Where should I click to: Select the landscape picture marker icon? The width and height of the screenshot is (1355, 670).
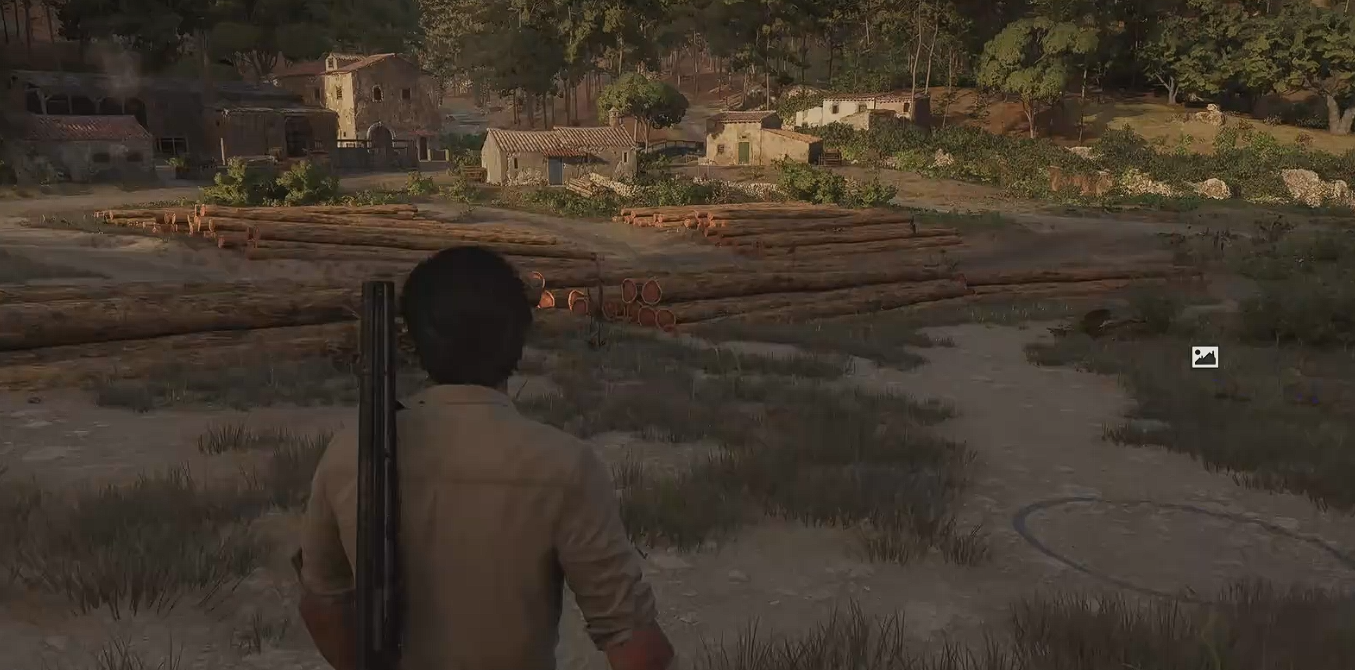(1204, 357)
